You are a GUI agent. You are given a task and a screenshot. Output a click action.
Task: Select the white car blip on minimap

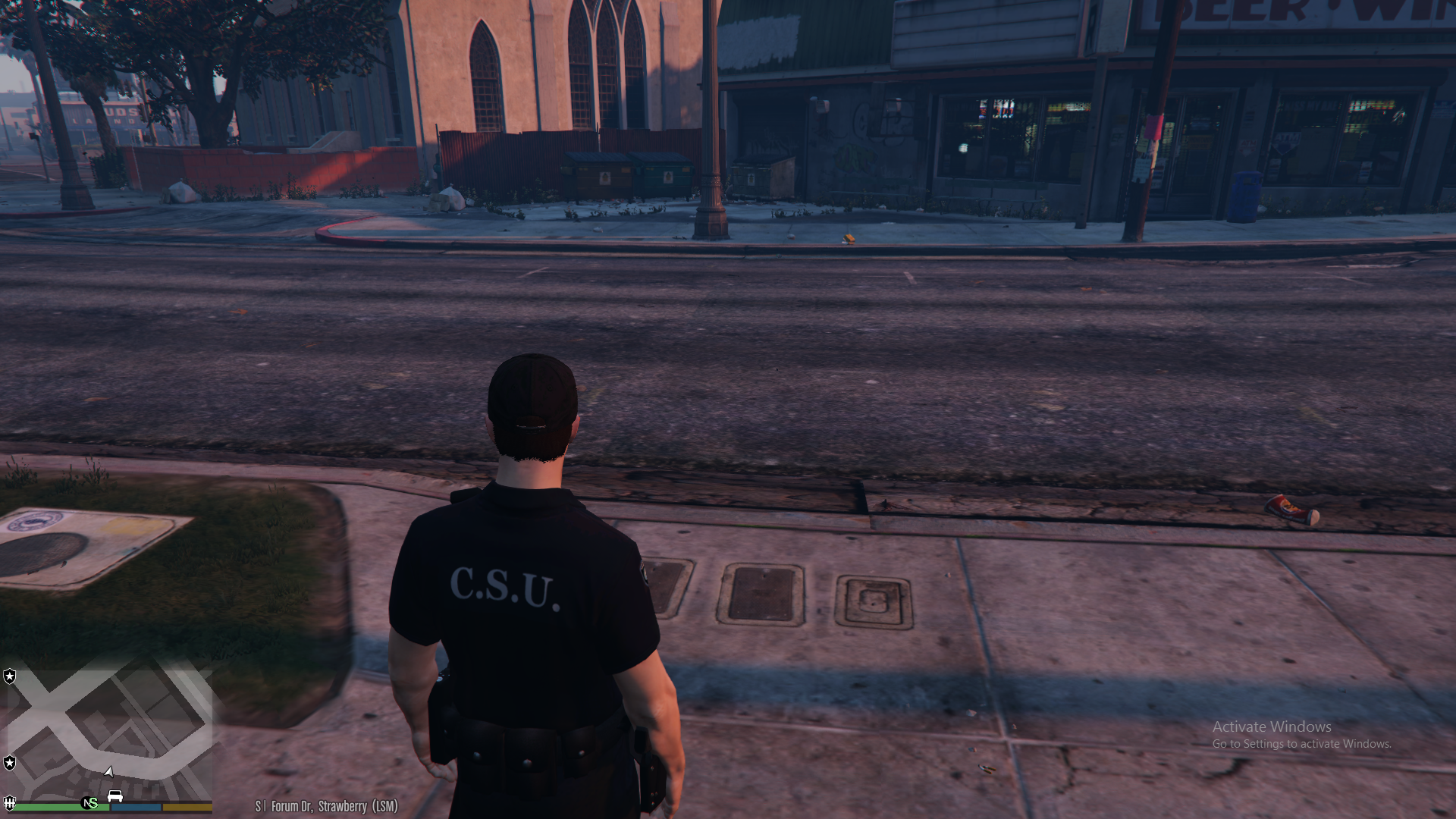pyautogui.click(x=115, y=795)
